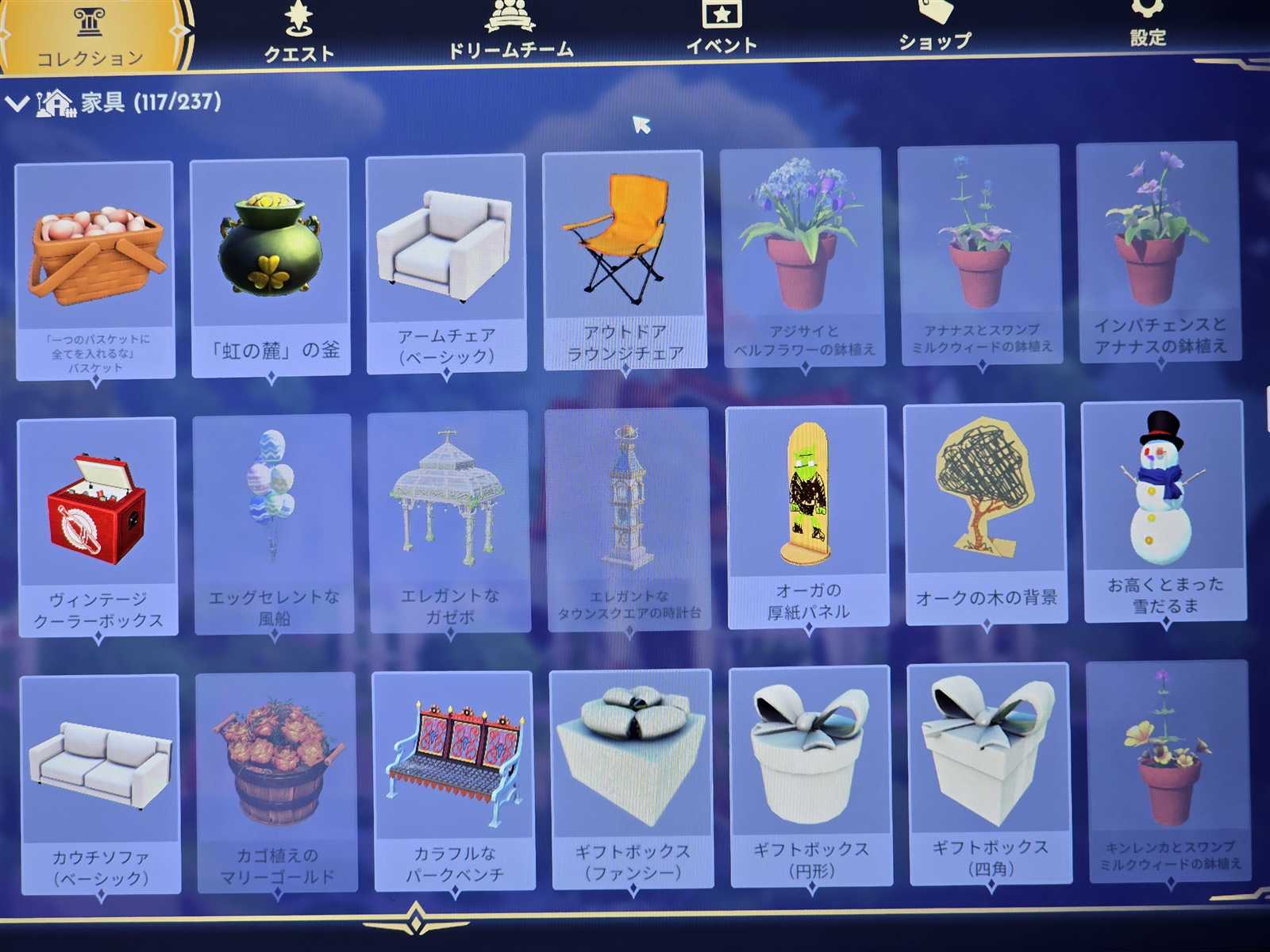Open the ショップ tab
Viewport: 1270px width, 952px height.
click(x=935, y=27)
